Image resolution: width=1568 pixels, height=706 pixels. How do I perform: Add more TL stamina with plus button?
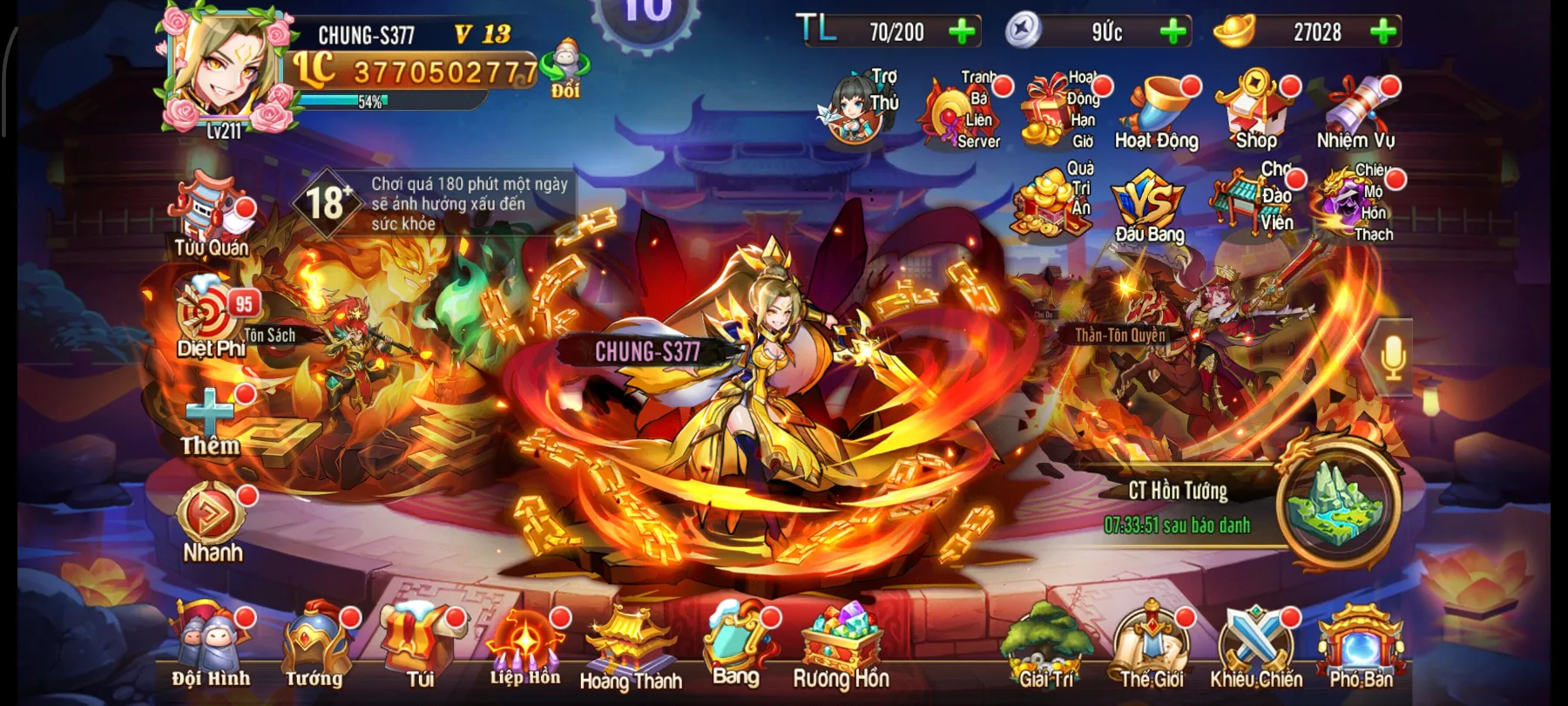pyautogui.click(x=963, y=32)
